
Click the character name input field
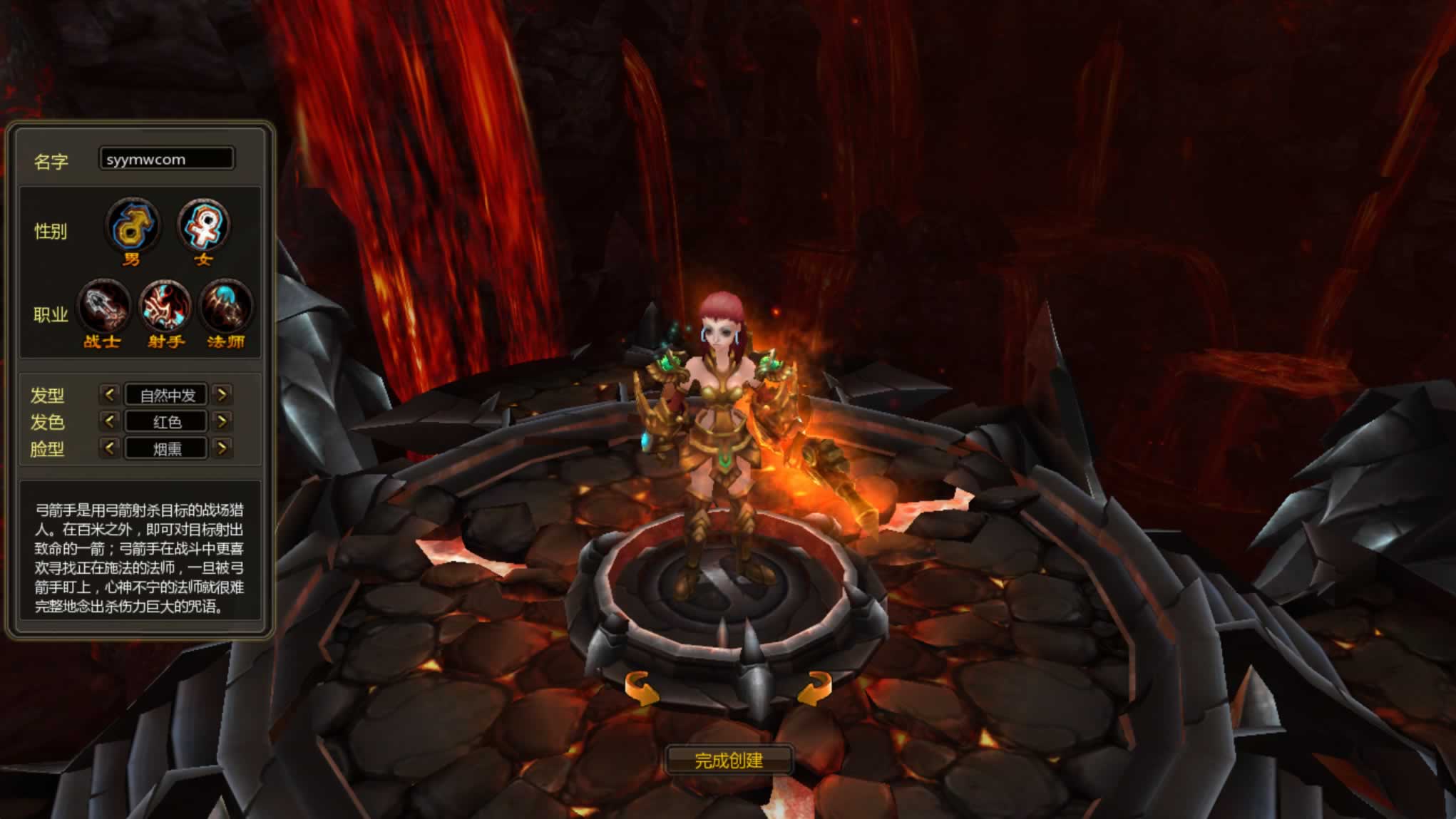(166, 159)
